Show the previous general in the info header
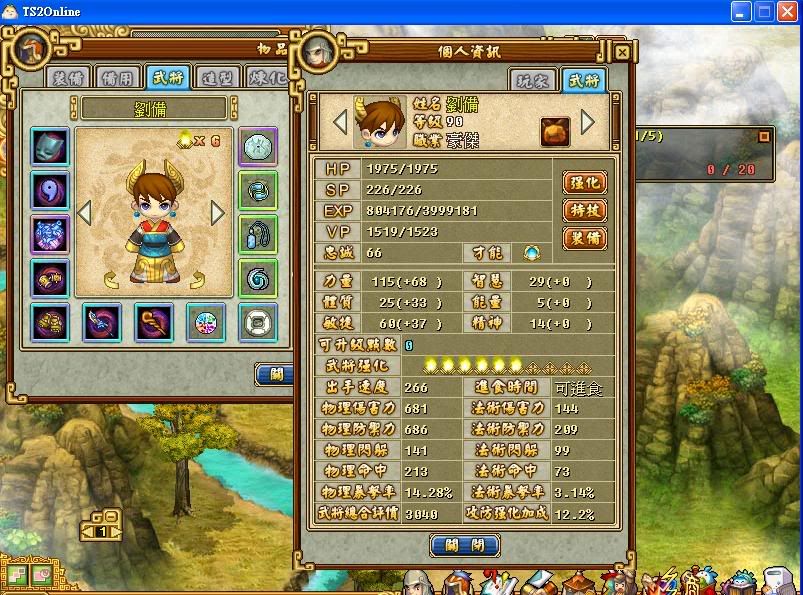The width and height of the screenshot is (803, 595). [340, 122]
